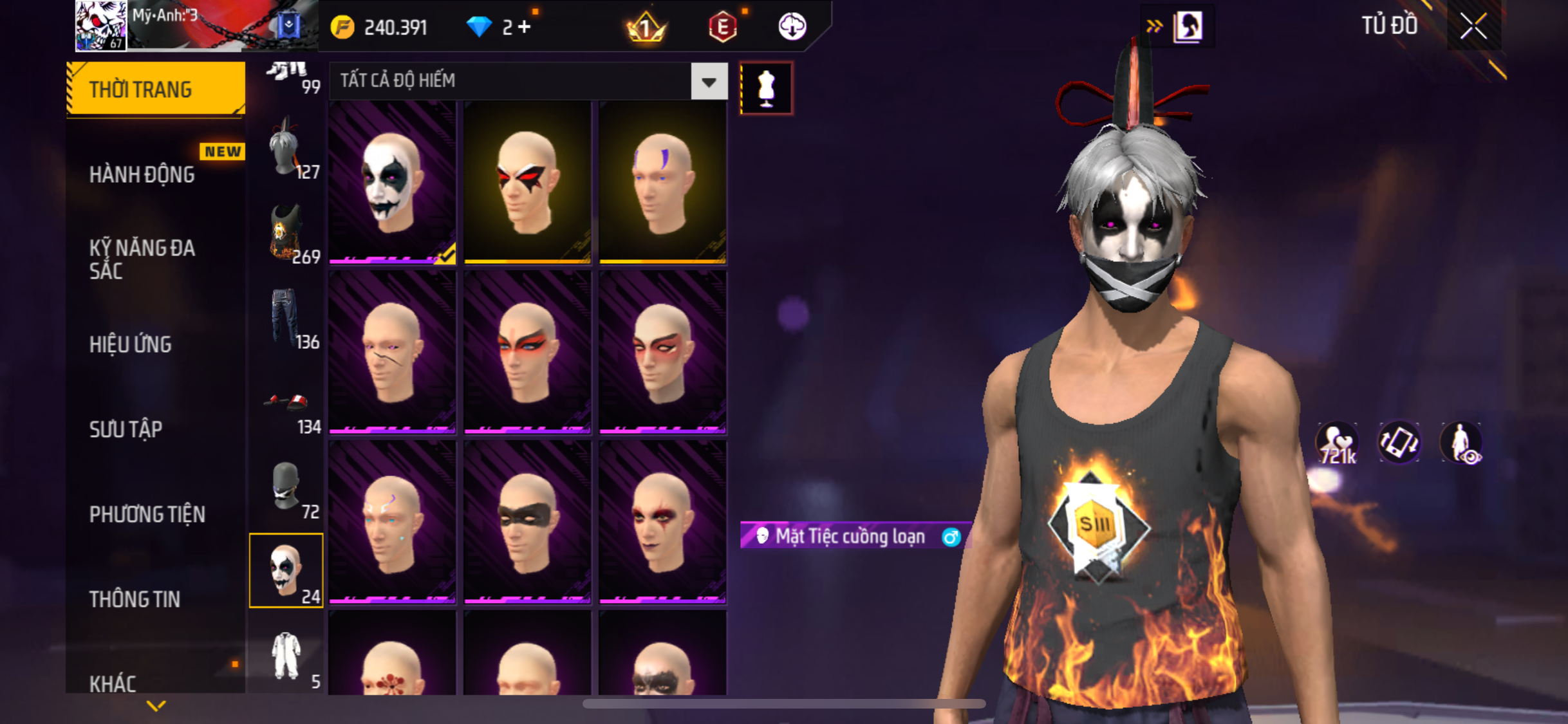Show the Thông Tin section
This screenshot has height=724, width=1568.
click(x=135, y=599)
